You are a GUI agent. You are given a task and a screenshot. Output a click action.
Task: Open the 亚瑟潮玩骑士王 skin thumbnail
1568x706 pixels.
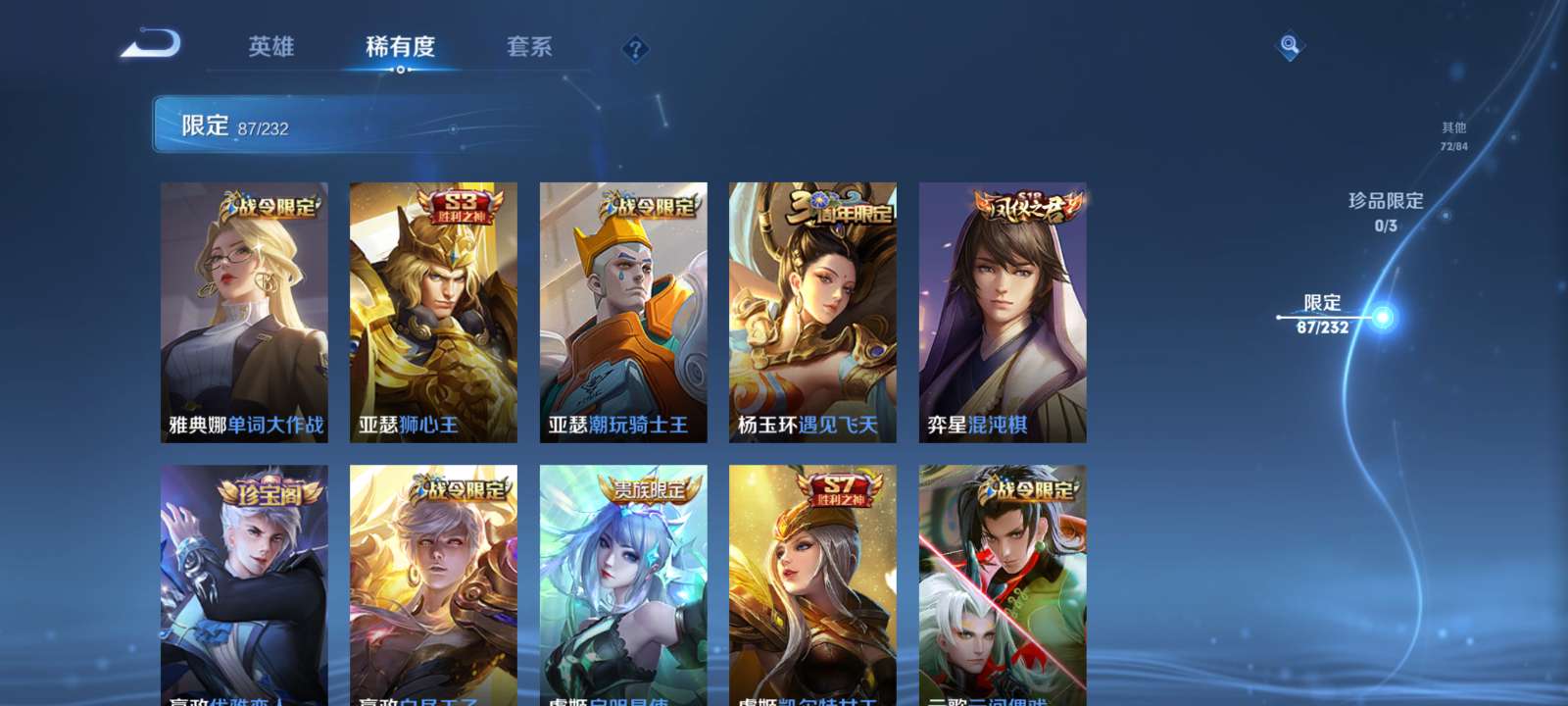(622, 312)
